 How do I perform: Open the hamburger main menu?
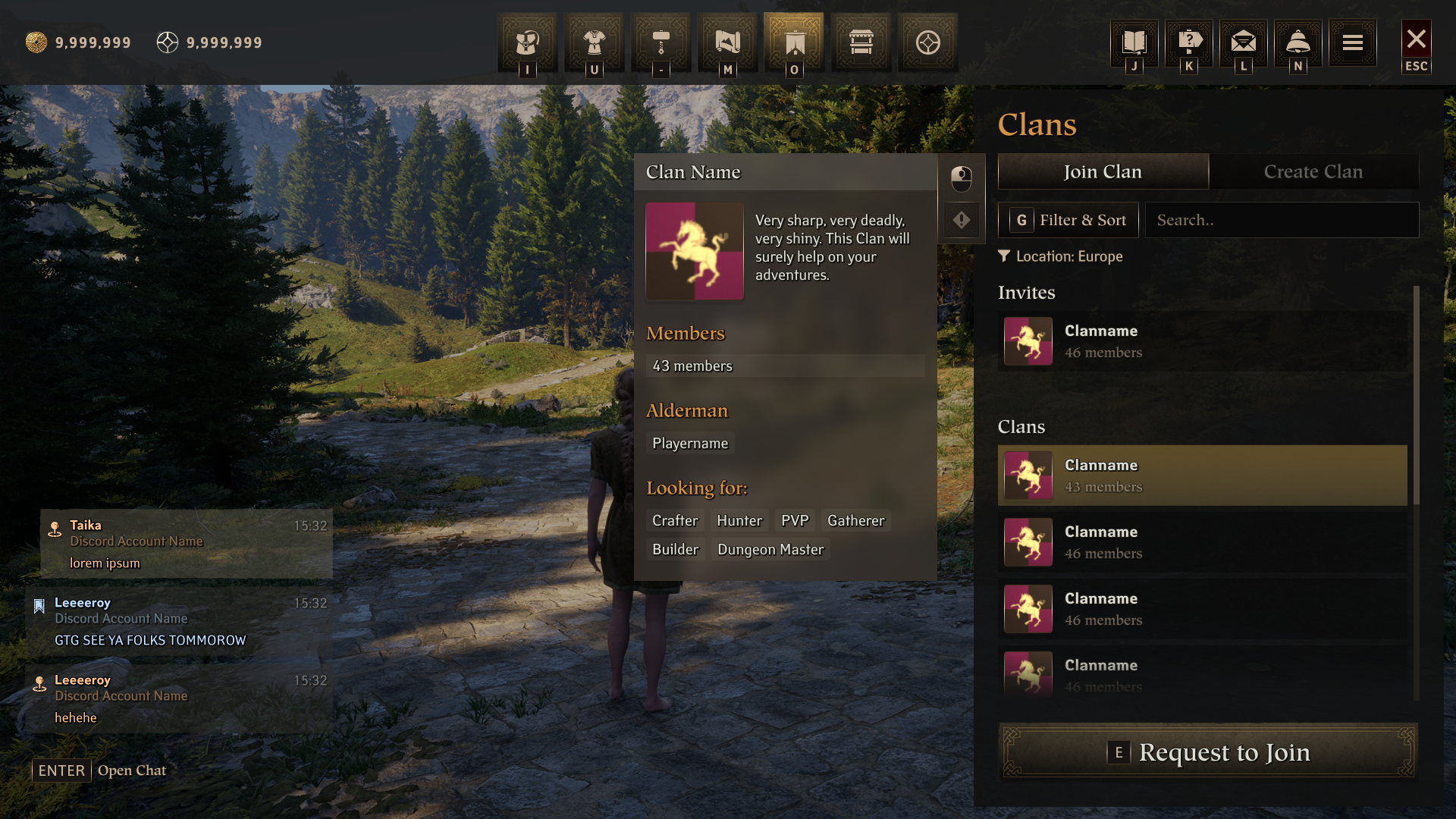(1353, 42)
